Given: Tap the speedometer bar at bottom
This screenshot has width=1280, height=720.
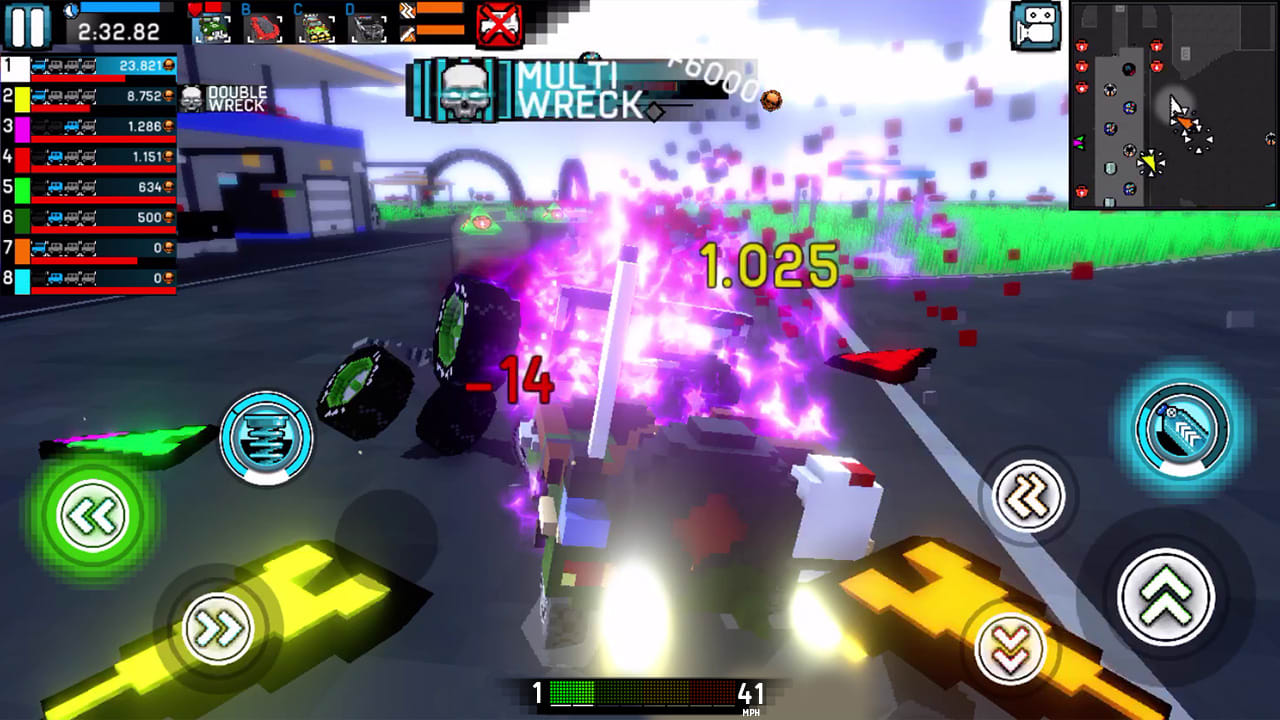Looking at the screenshot, I should point(640,692).
